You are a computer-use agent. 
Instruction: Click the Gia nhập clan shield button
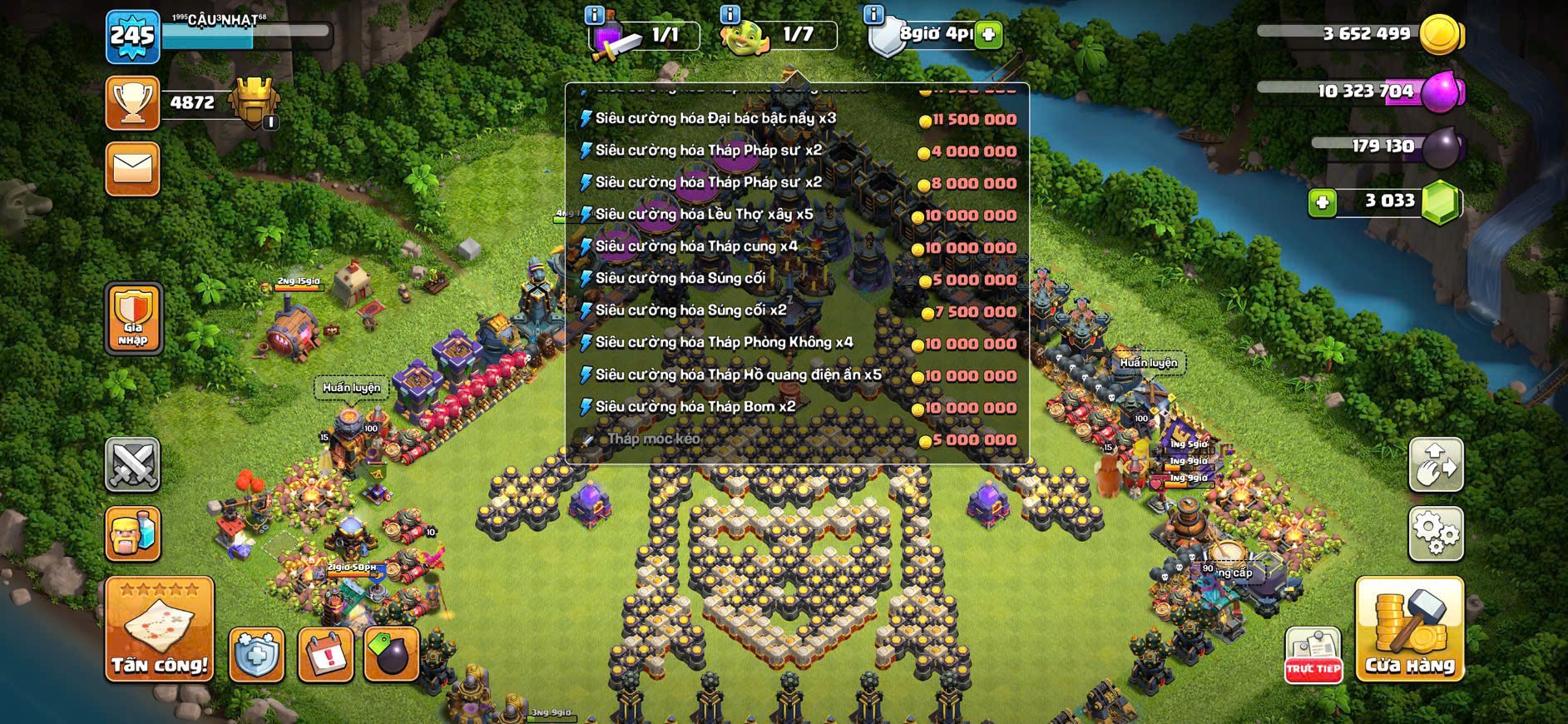tap(133, 319)
